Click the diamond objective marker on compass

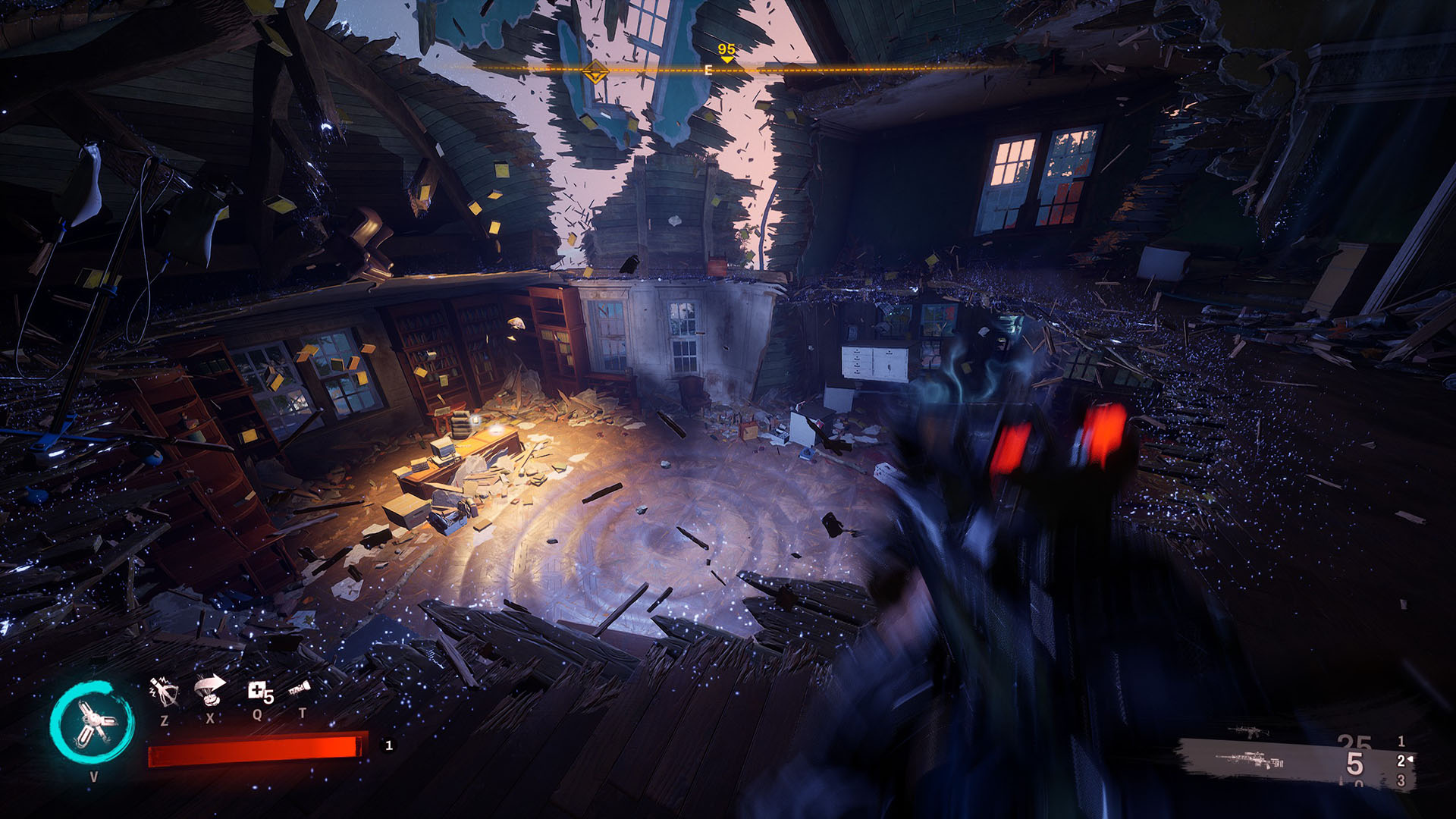pos(595,73)
